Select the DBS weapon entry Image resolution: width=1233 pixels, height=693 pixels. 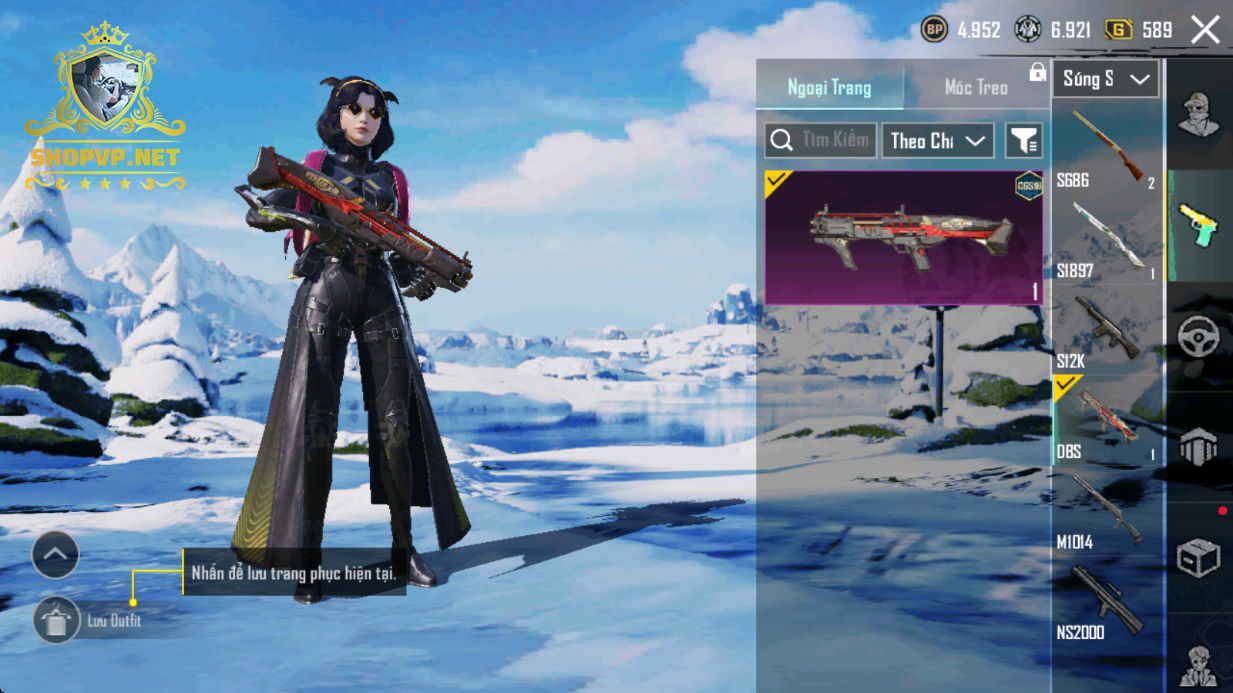(1107, 420)
